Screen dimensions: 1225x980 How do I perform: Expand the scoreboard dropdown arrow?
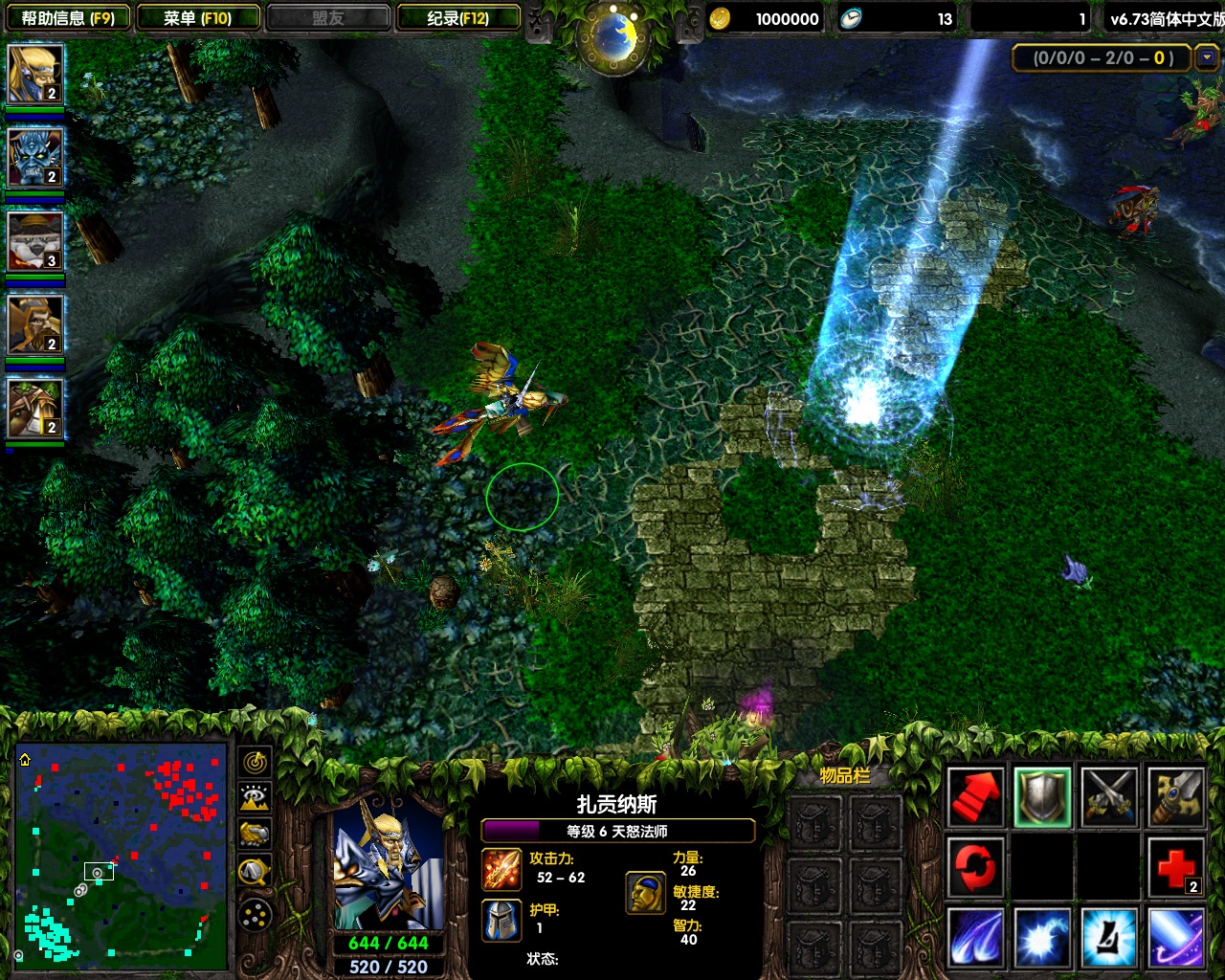tap(1207, 57)
